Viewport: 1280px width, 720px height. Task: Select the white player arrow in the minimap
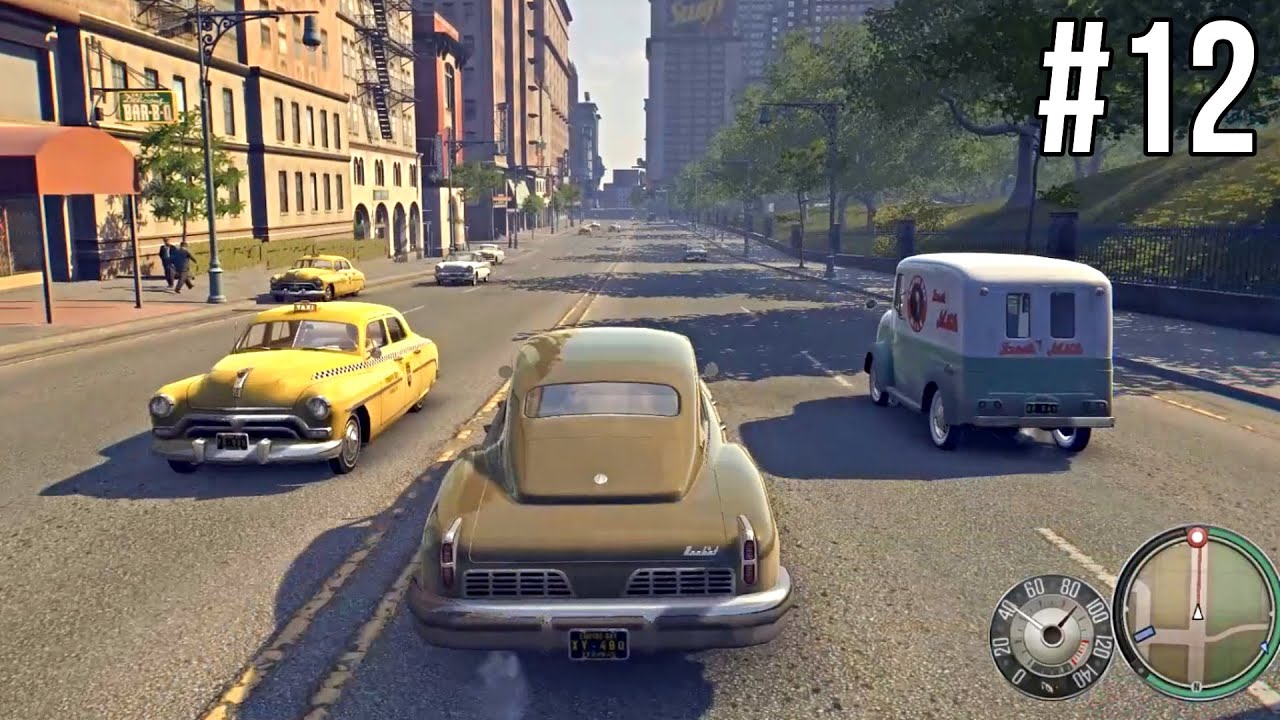[1198, 612]
